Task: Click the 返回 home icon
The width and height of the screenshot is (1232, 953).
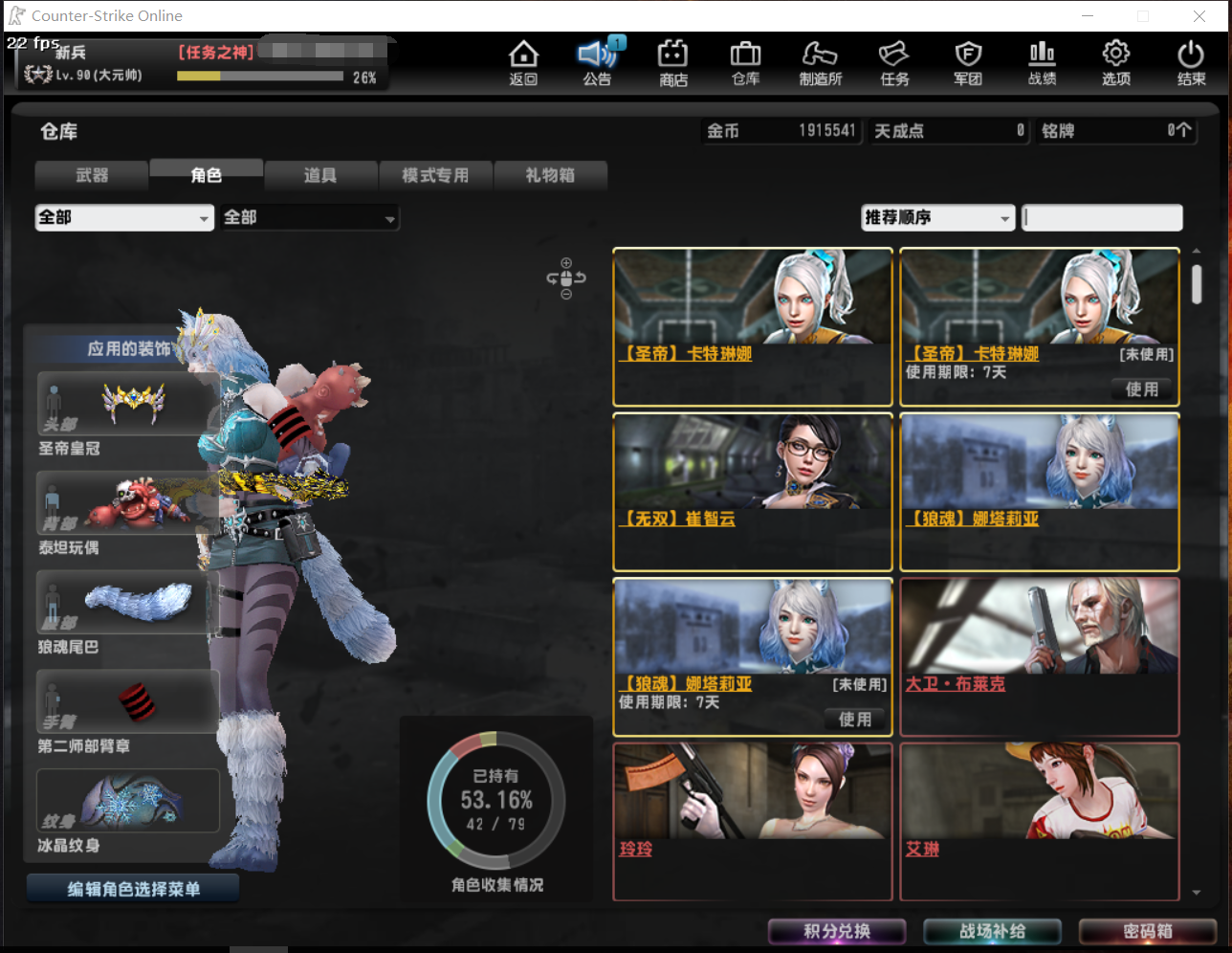Action: [523, 62]
